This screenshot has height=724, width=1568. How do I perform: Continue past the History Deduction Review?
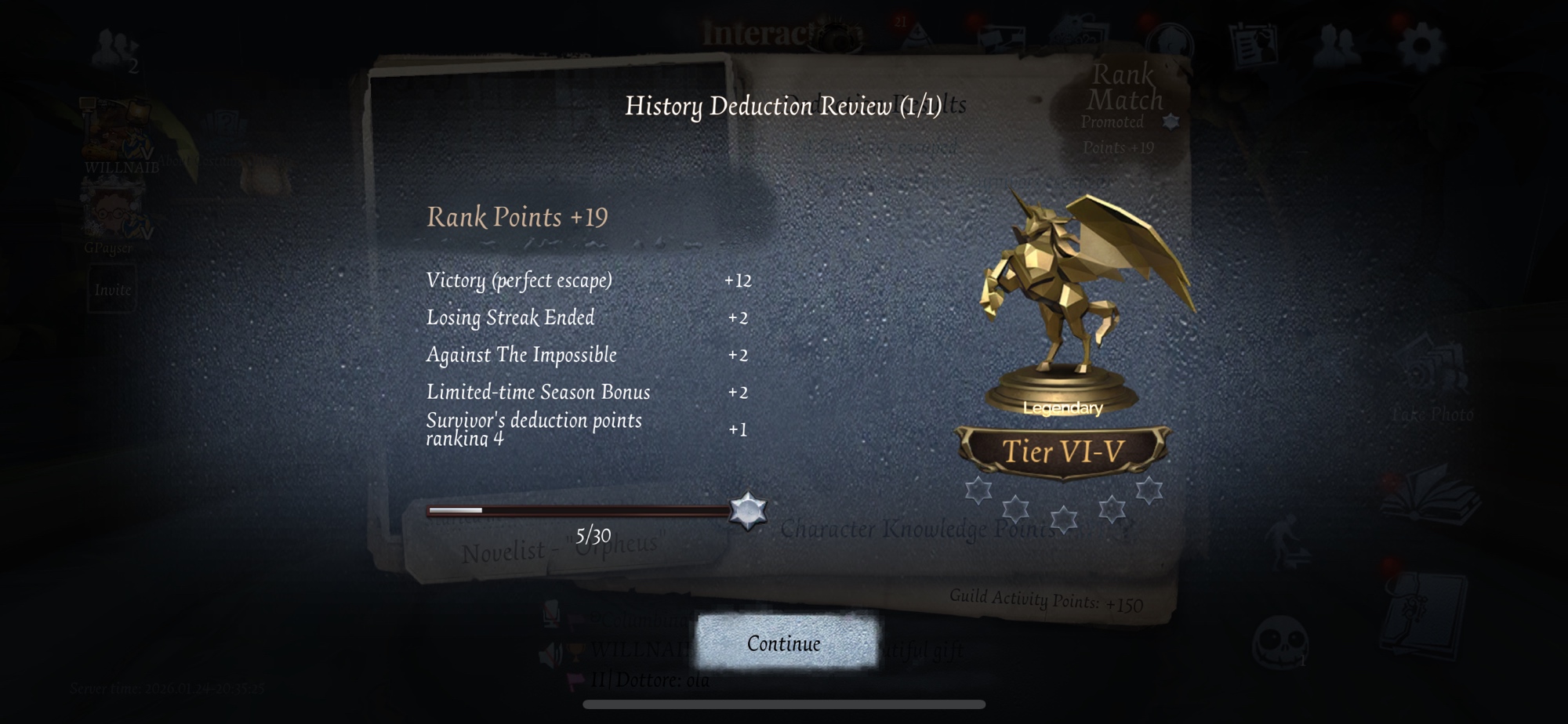[785, 643]
